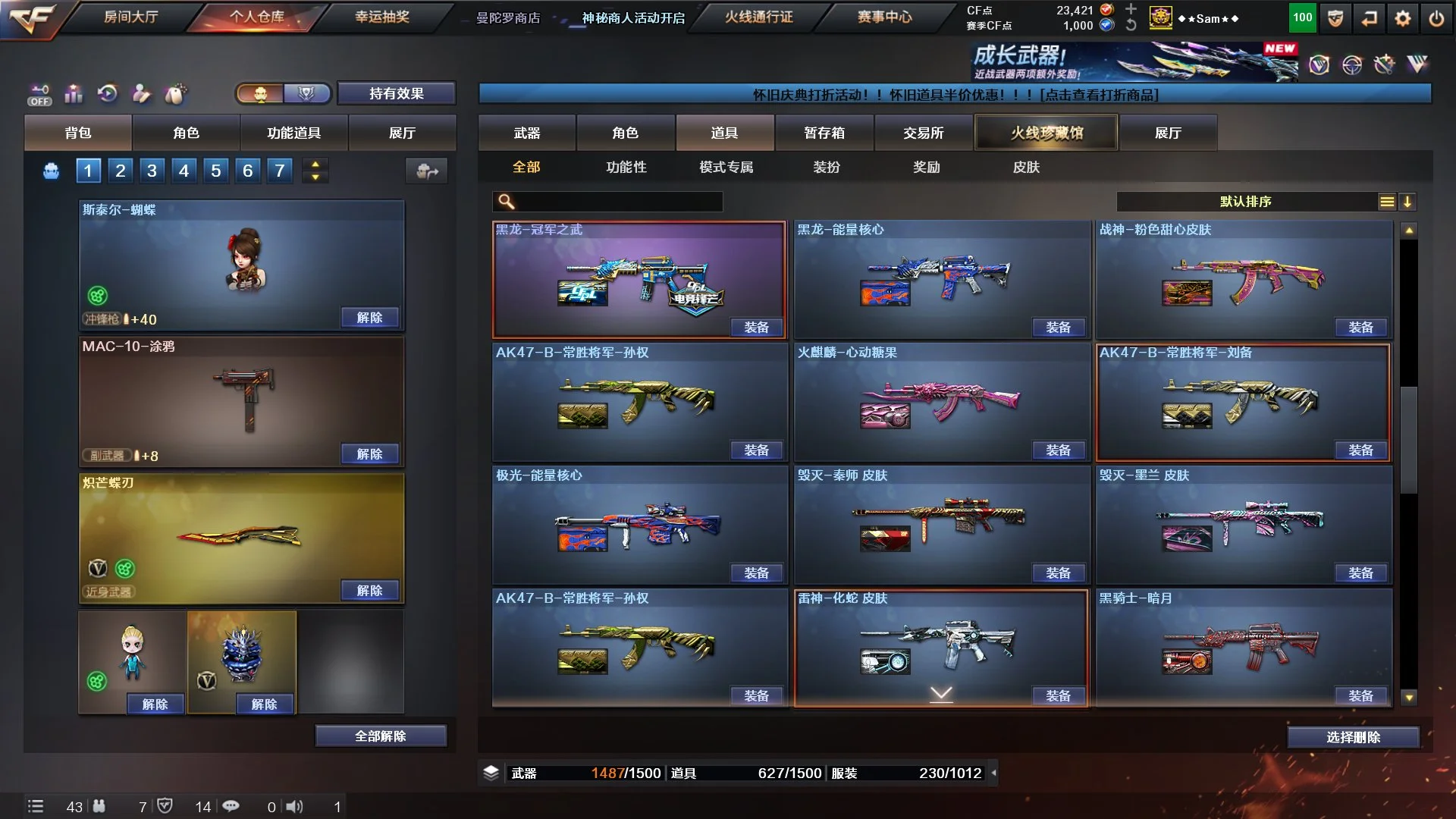This screenshot has height=819, width=1456.
Task: Click the gear settings icon
Action: pyautogui.click(x=1403, y=19)
